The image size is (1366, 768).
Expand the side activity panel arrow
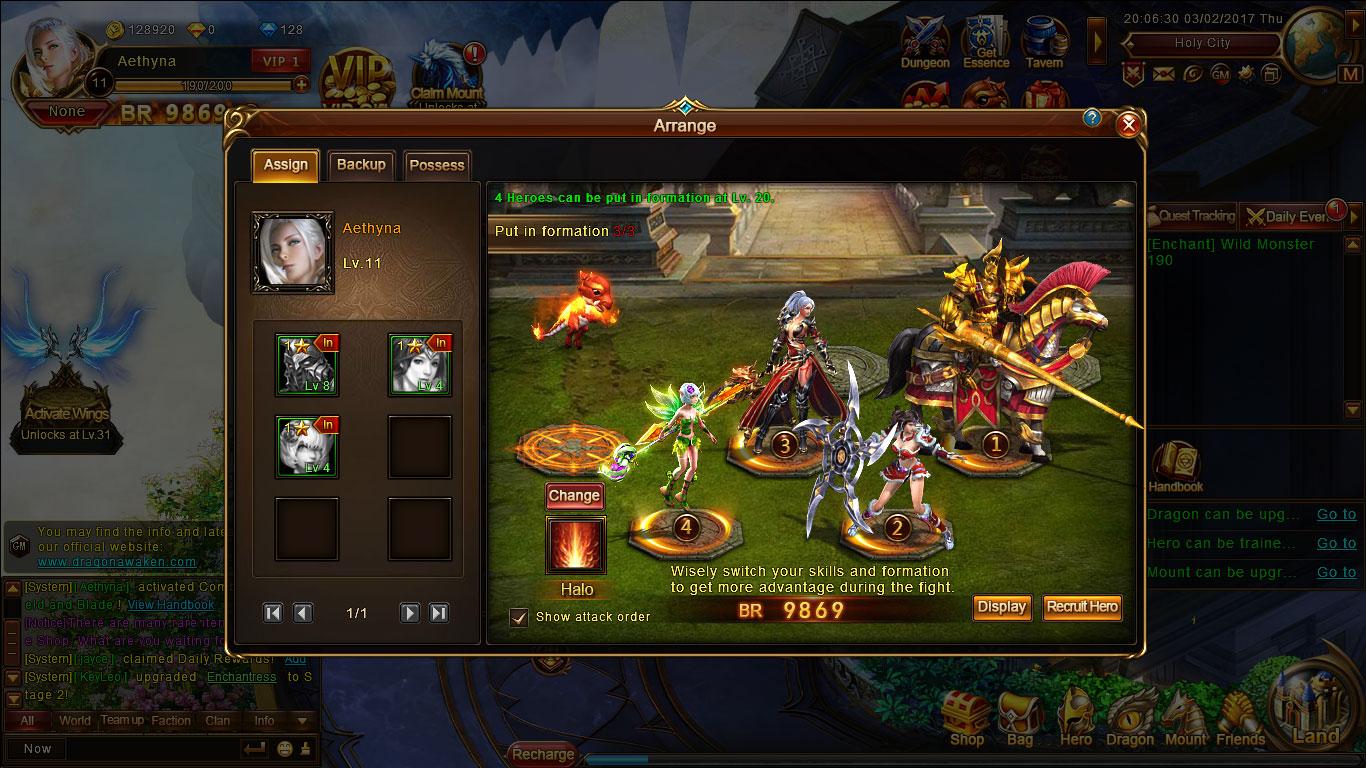coord(1098,42)
